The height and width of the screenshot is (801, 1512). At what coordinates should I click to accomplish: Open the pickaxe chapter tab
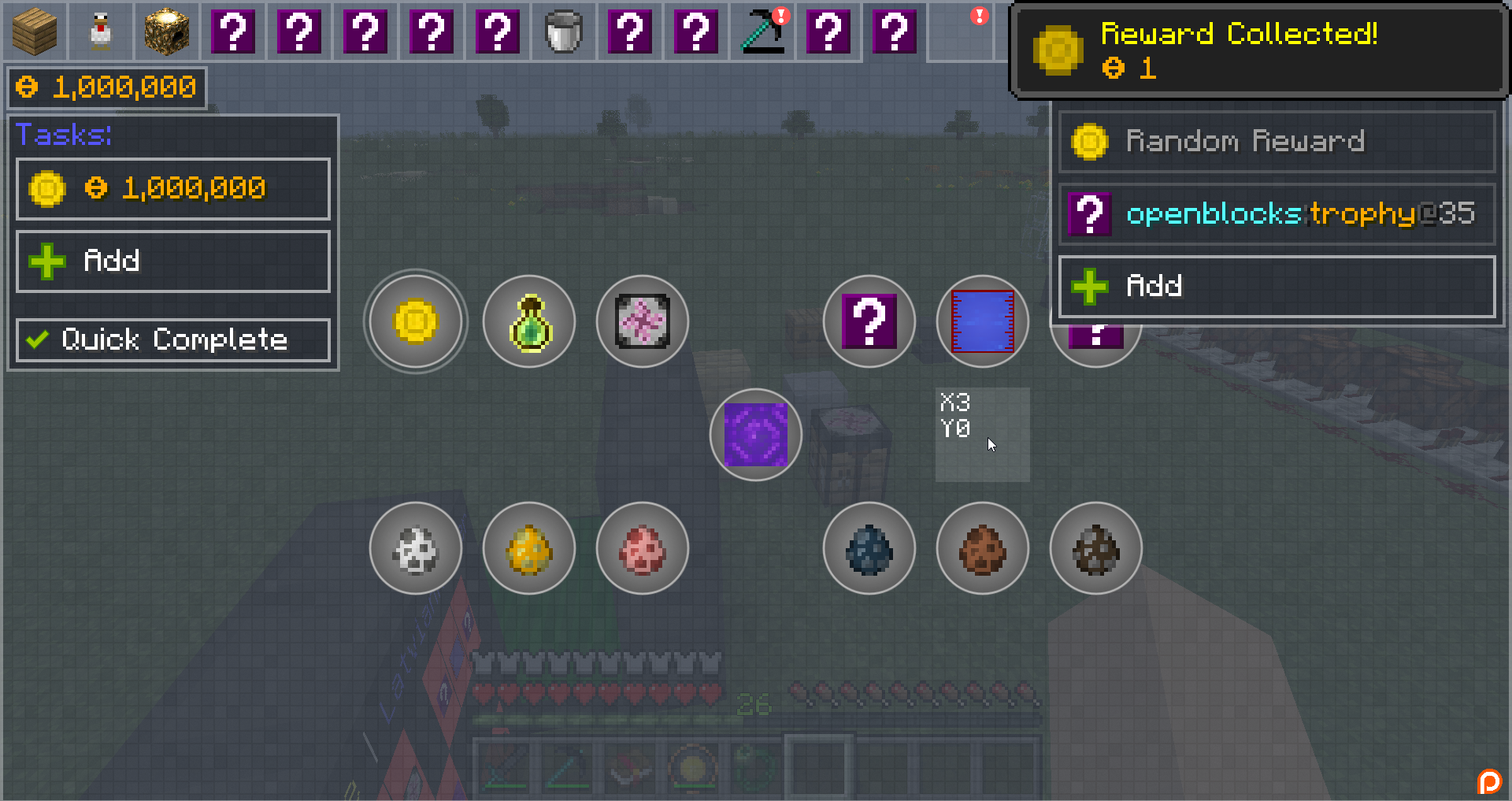pos(762,32)
